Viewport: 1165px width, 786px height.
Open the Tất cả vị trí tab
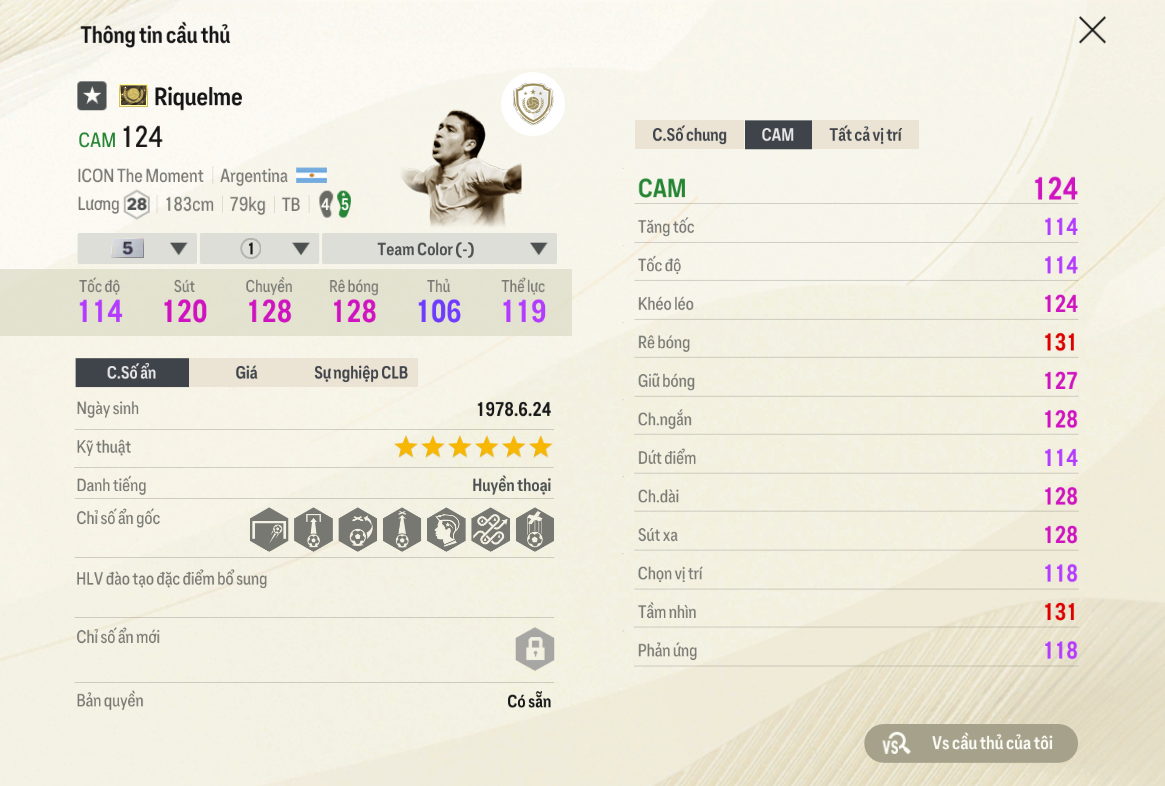tap(865, 135)
